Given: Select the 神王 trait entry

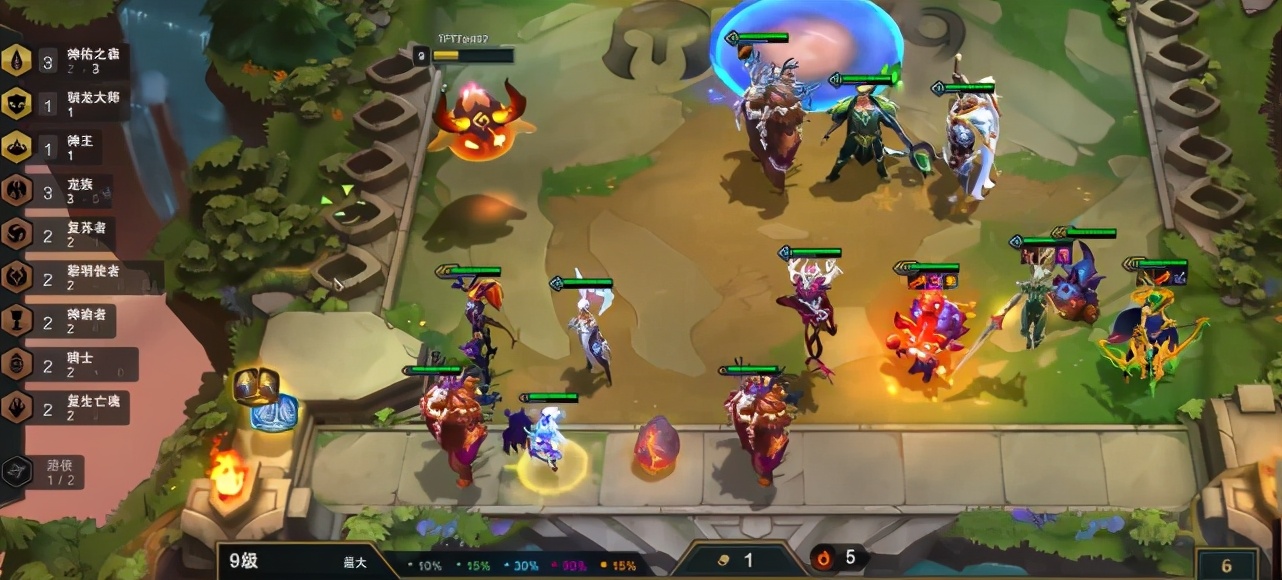Looking at the screenshot, I should 60,147.
